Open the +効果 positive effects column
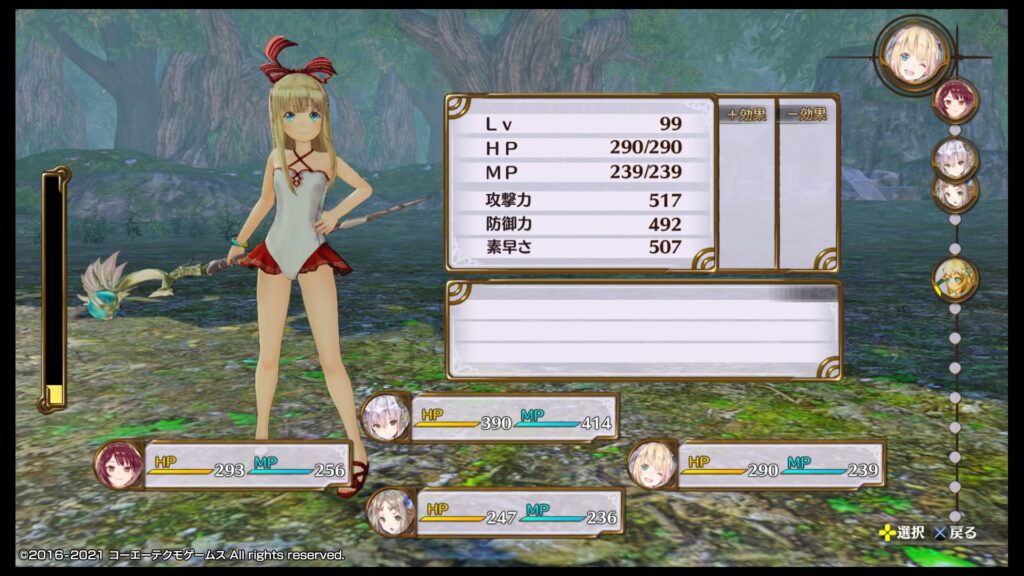1024x576 pixels. [747, 184]
